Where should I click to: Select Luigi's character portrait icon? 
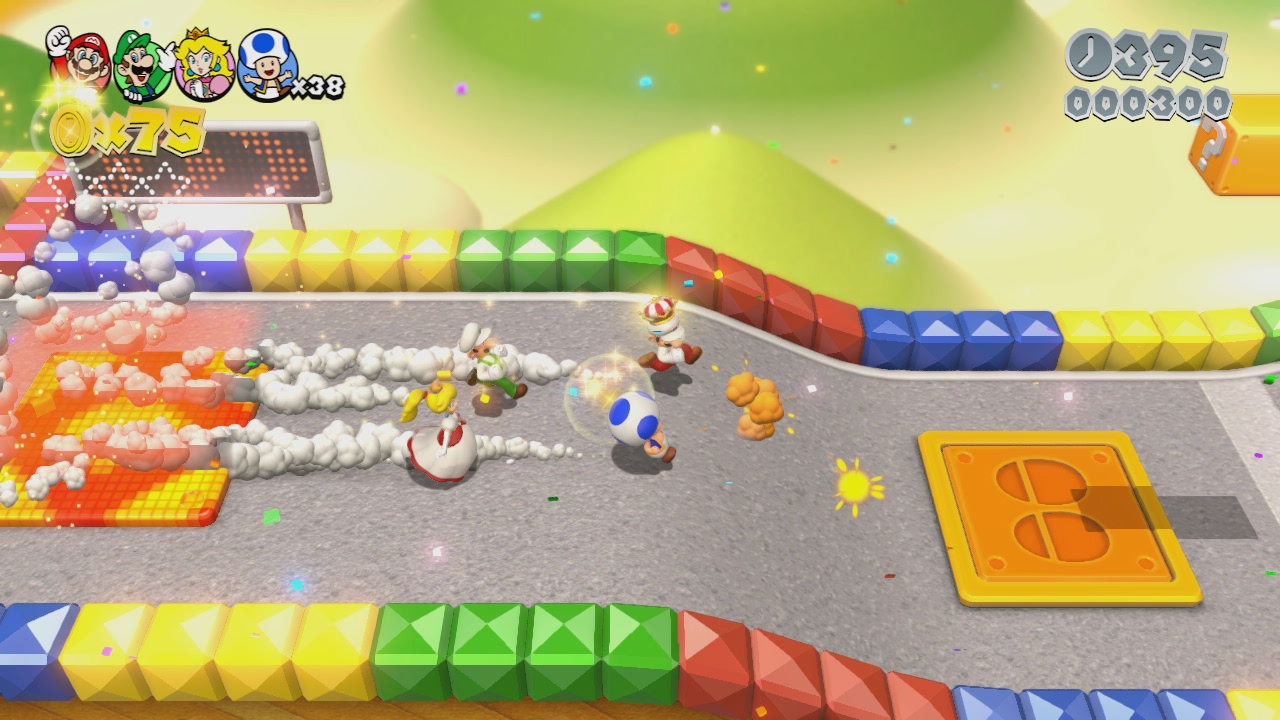click(142, 65)
